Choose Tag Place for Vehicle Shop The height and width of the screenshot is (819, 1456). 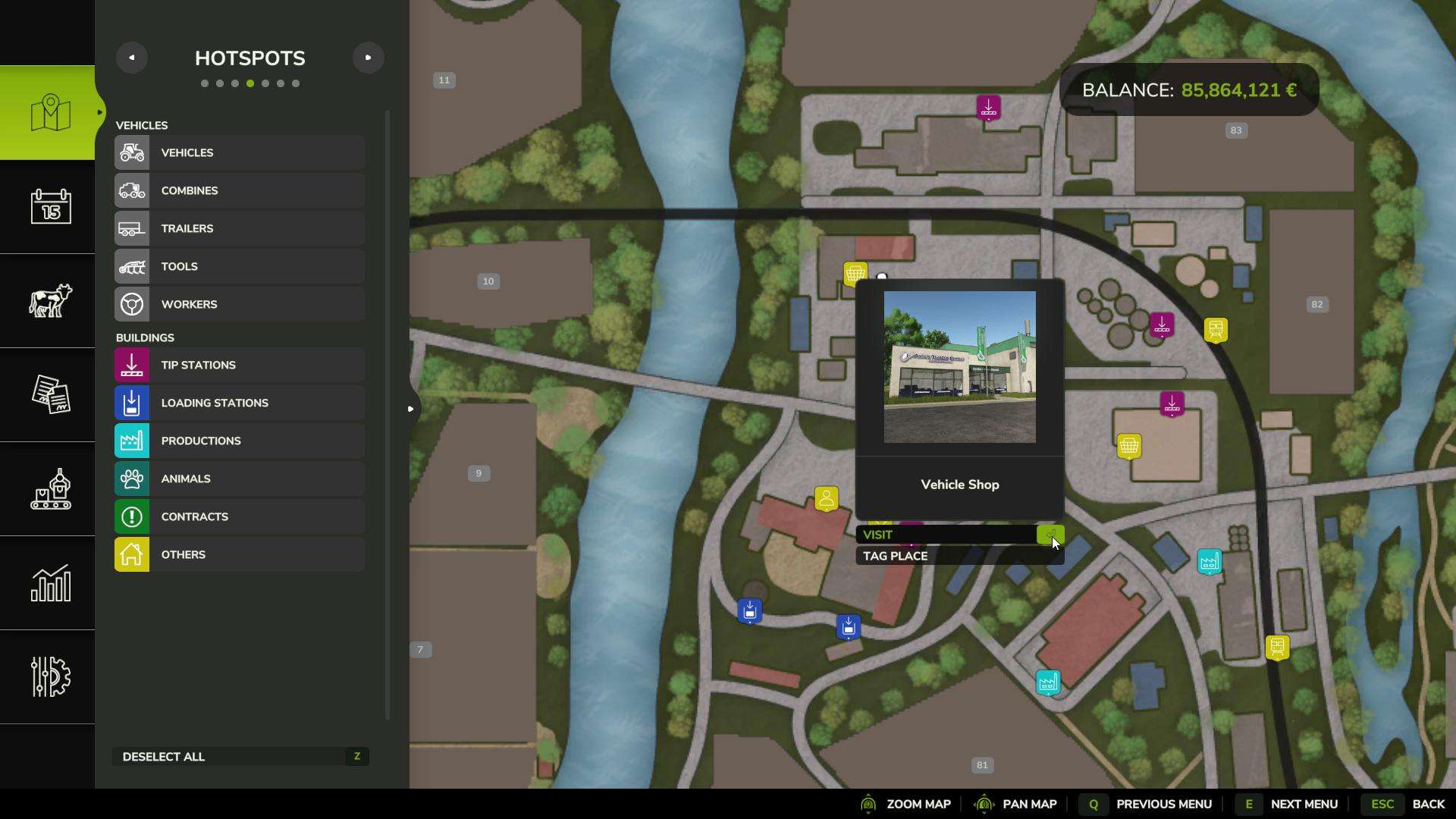pyautogui.click(x=959, y=556)
